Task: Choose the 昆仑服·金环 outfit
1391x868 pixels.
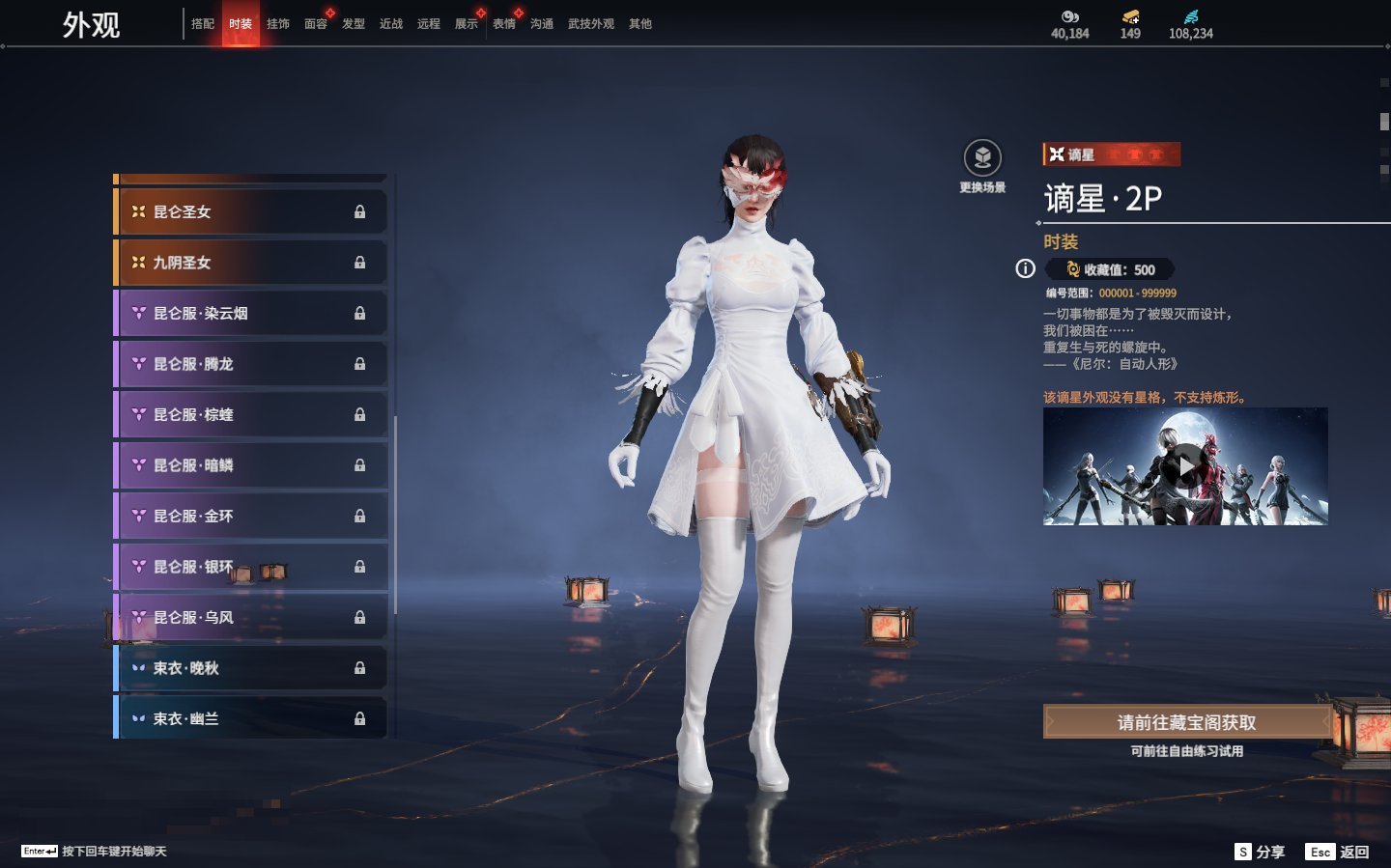Action: [251, 516]
